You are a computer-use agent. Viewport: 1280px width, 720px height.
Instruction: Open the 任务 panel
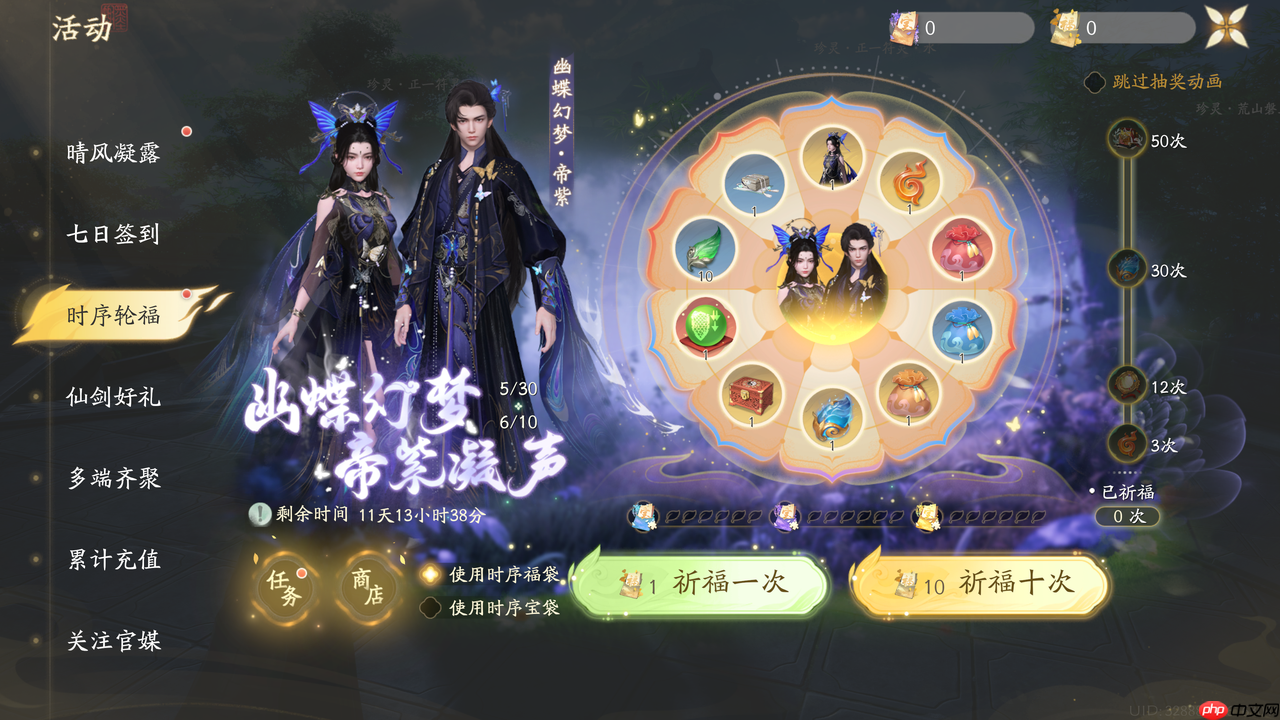coord(286,588)
